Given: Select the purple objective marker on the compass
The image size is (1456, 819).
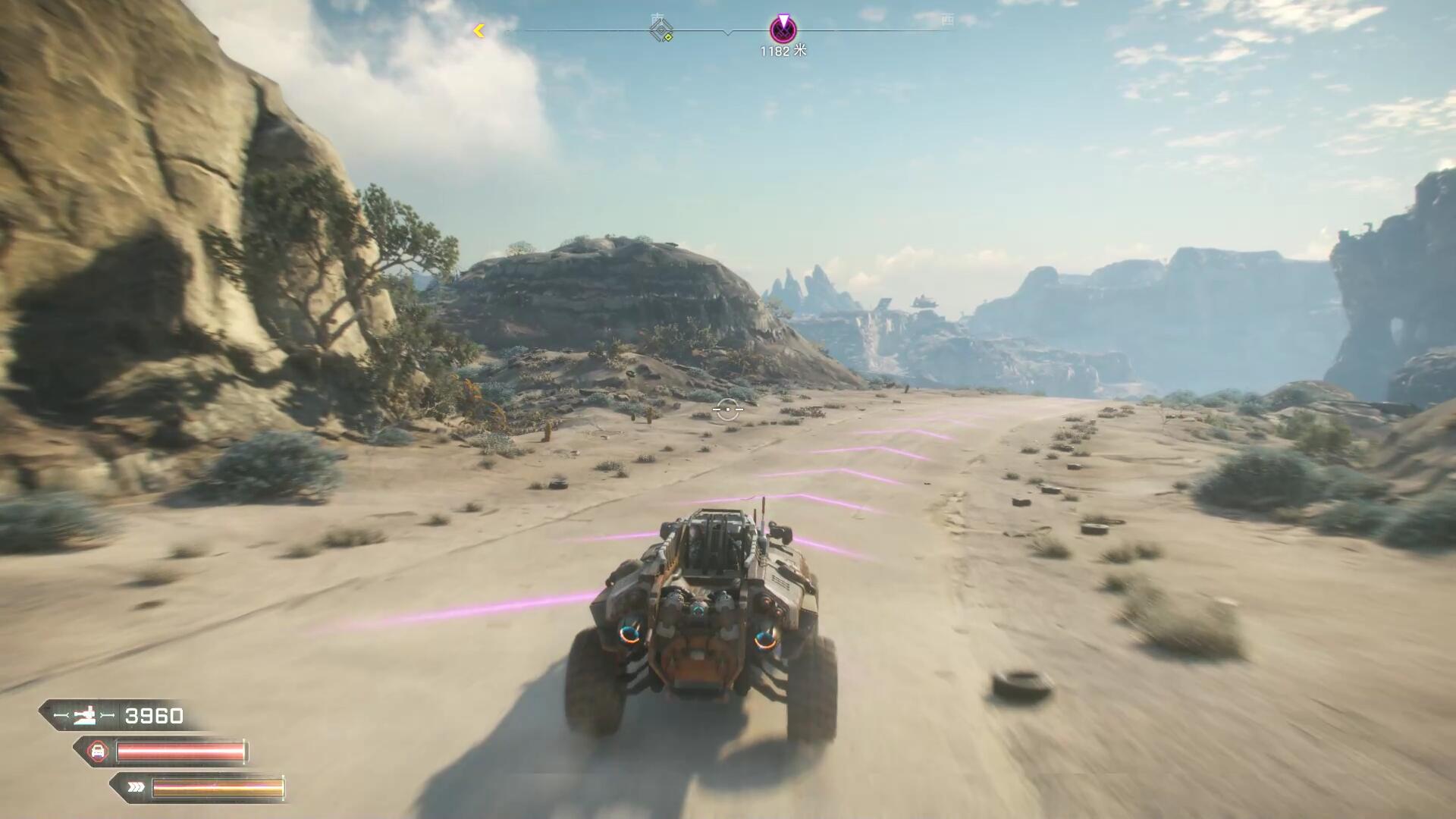Looking at the screenshot, I should [783, 30].
